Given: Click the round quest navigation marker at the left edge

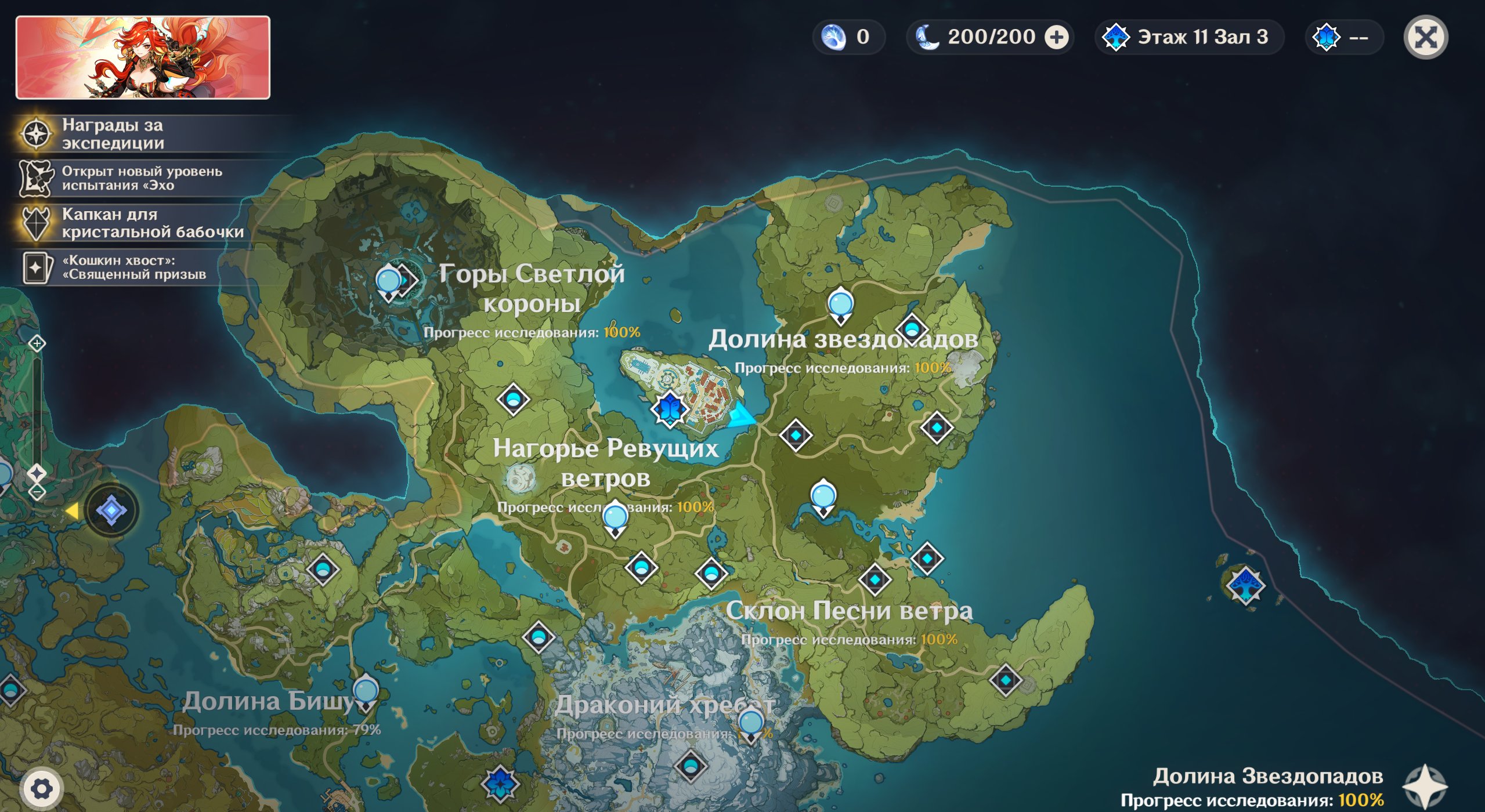Looking at the screenshot, I should point(111,510).
